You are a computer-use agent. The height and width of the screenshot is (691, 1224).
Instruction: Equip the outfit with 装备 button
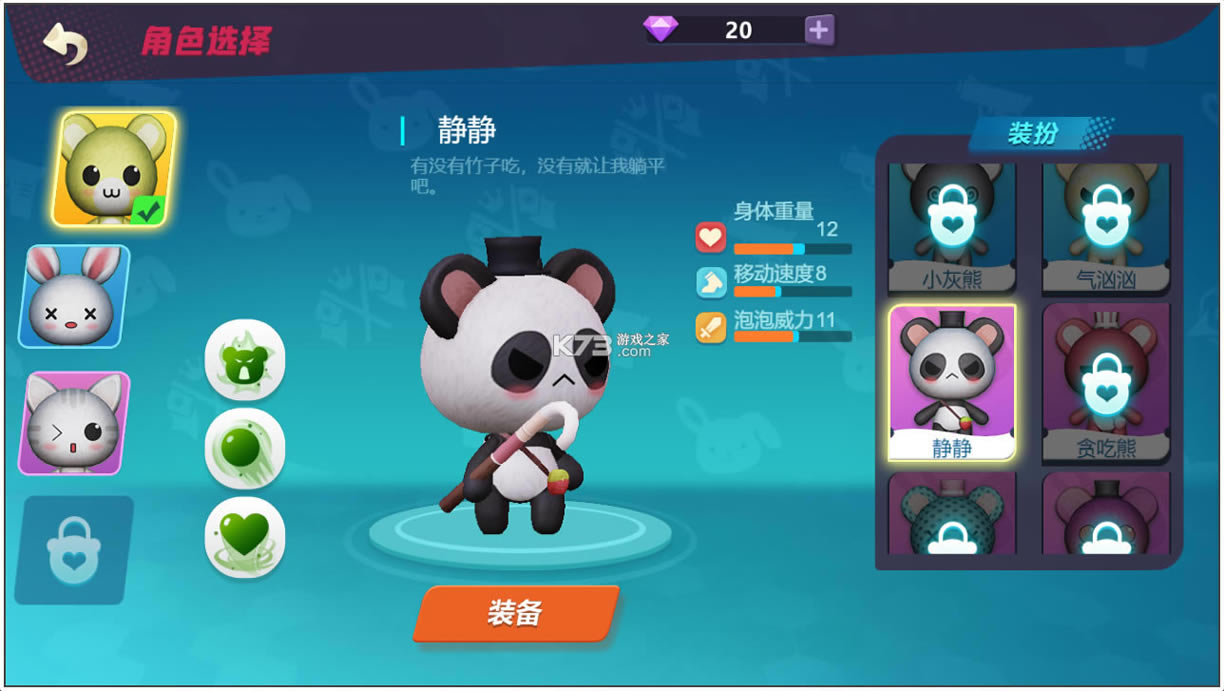pyautogui.click(x=516, y=613)
